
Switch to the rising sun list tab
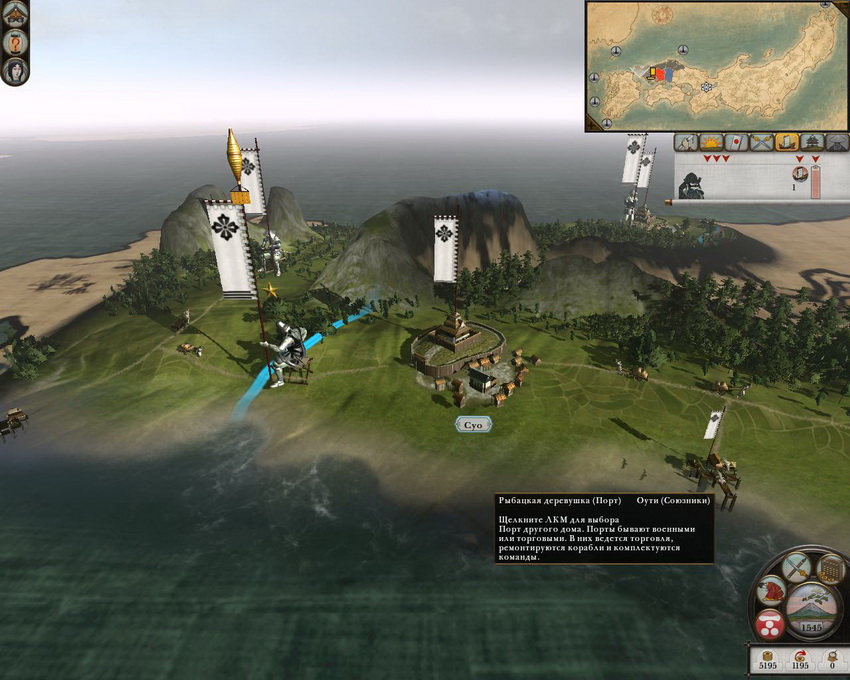711,142
